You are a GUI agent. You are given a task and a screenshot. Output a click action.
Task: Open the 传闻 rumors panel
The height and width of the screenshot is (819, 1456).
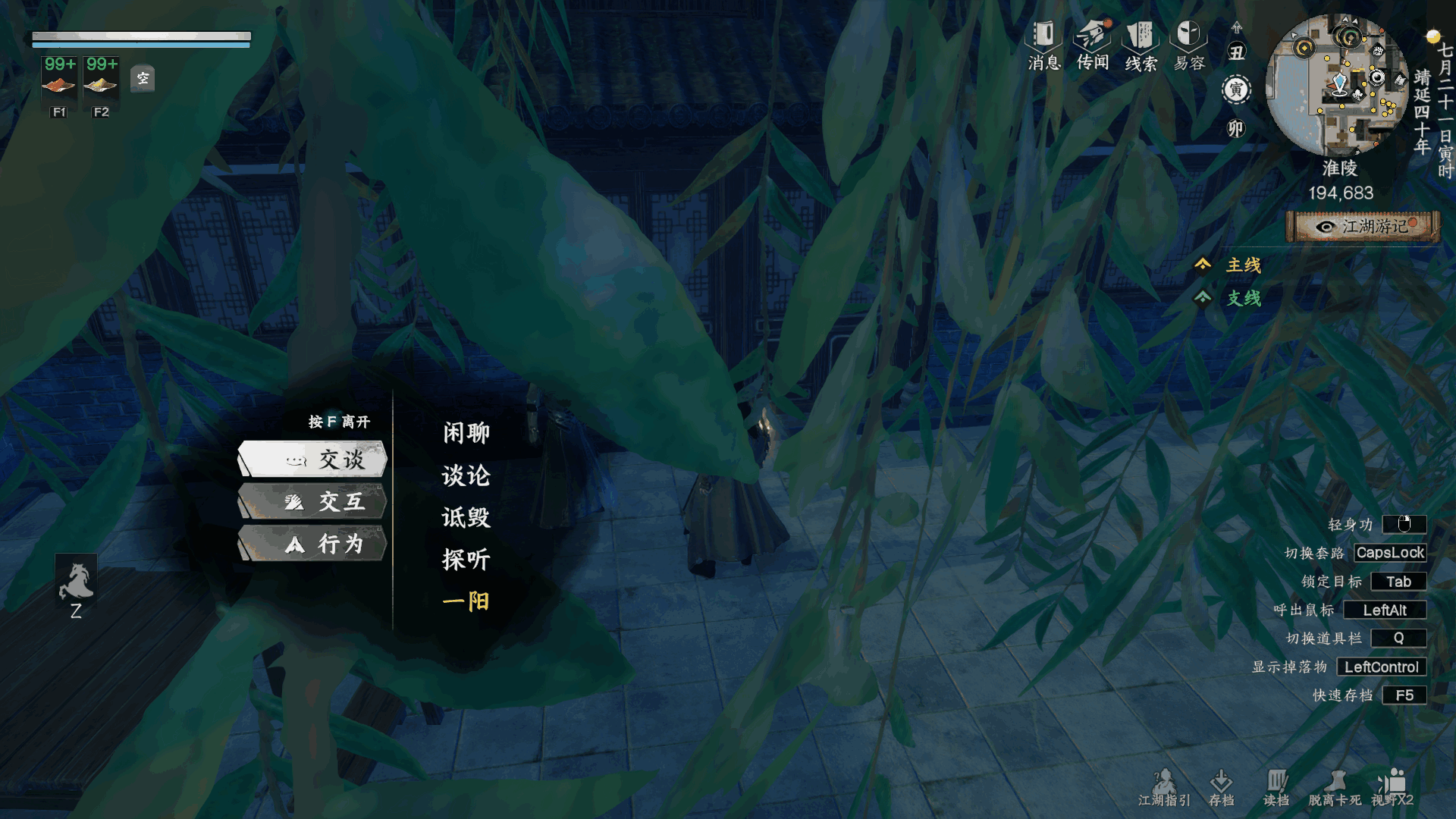coord(1093,45)
